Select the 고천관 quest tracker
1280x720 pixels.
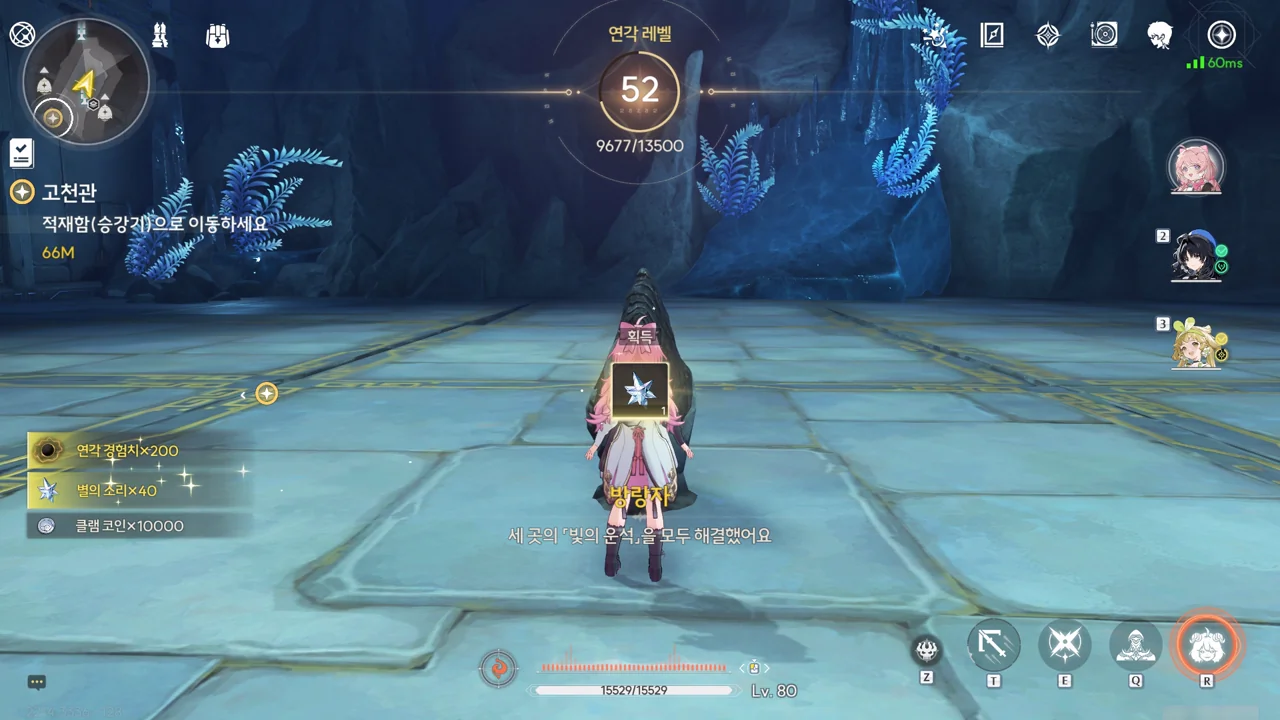(68, 192)
